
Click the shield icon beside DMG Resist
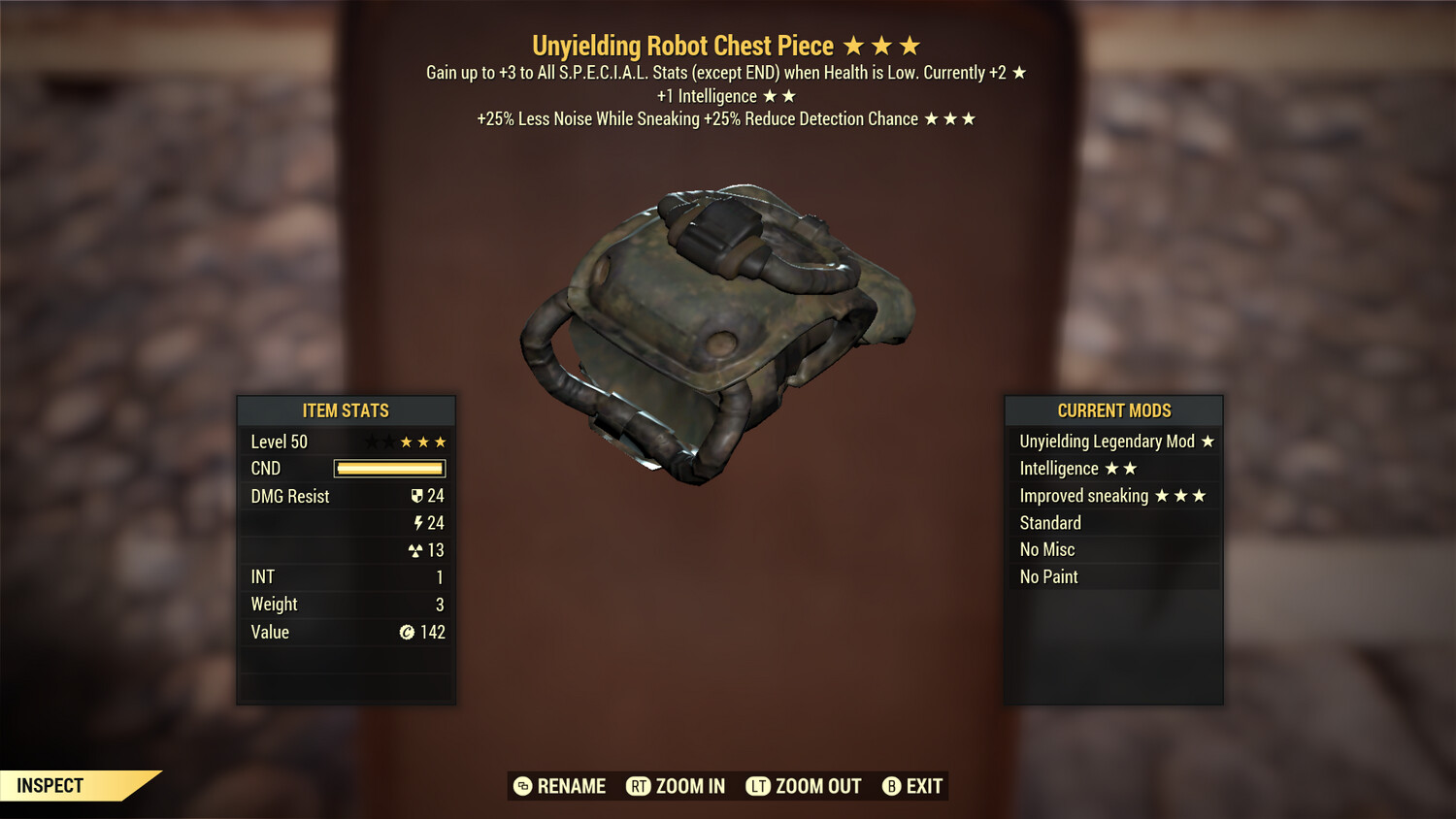click(417, 496)
